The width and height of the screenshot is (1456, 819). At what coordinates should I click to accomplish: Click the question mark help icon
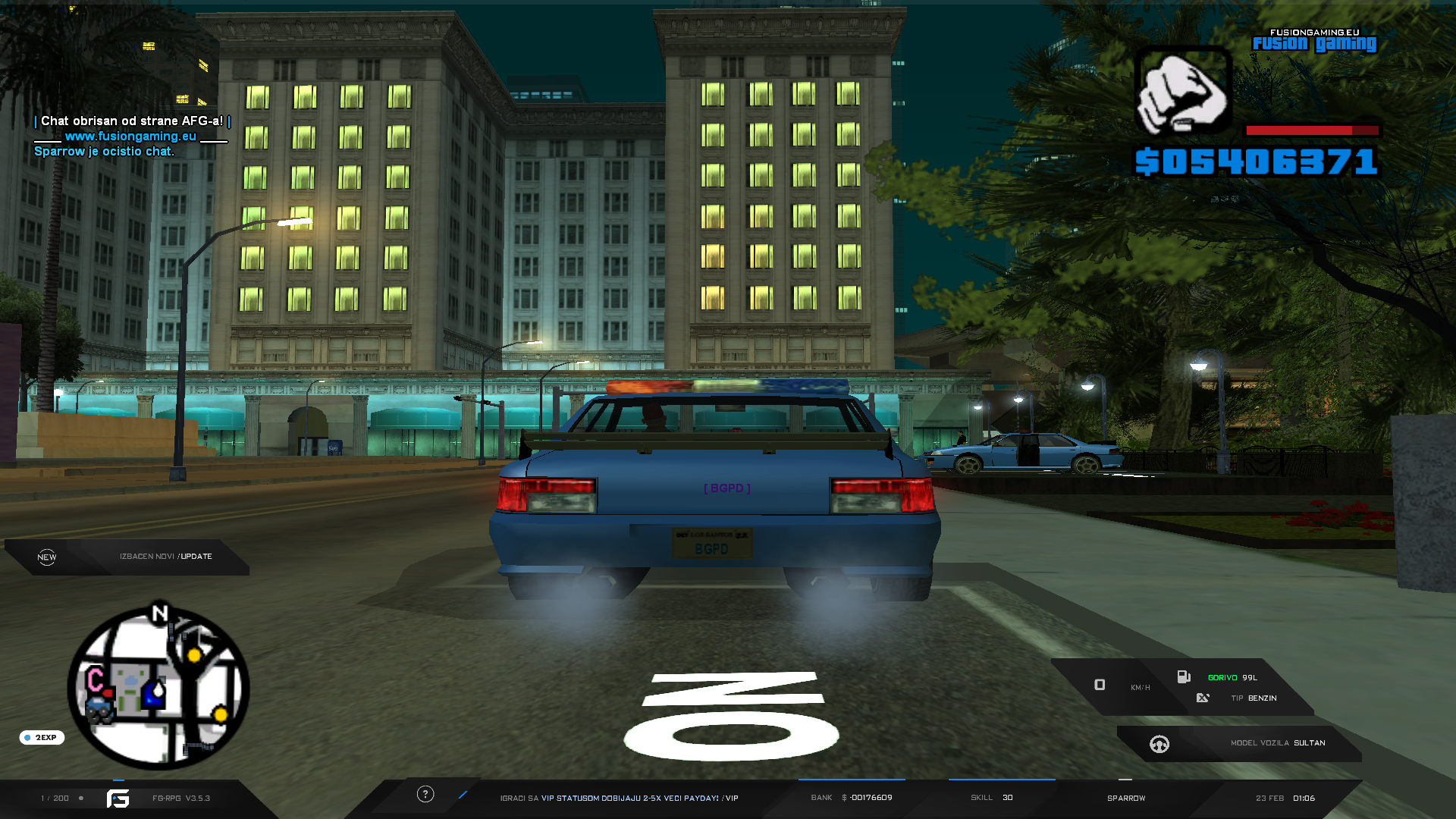click(x=425, y=794)
